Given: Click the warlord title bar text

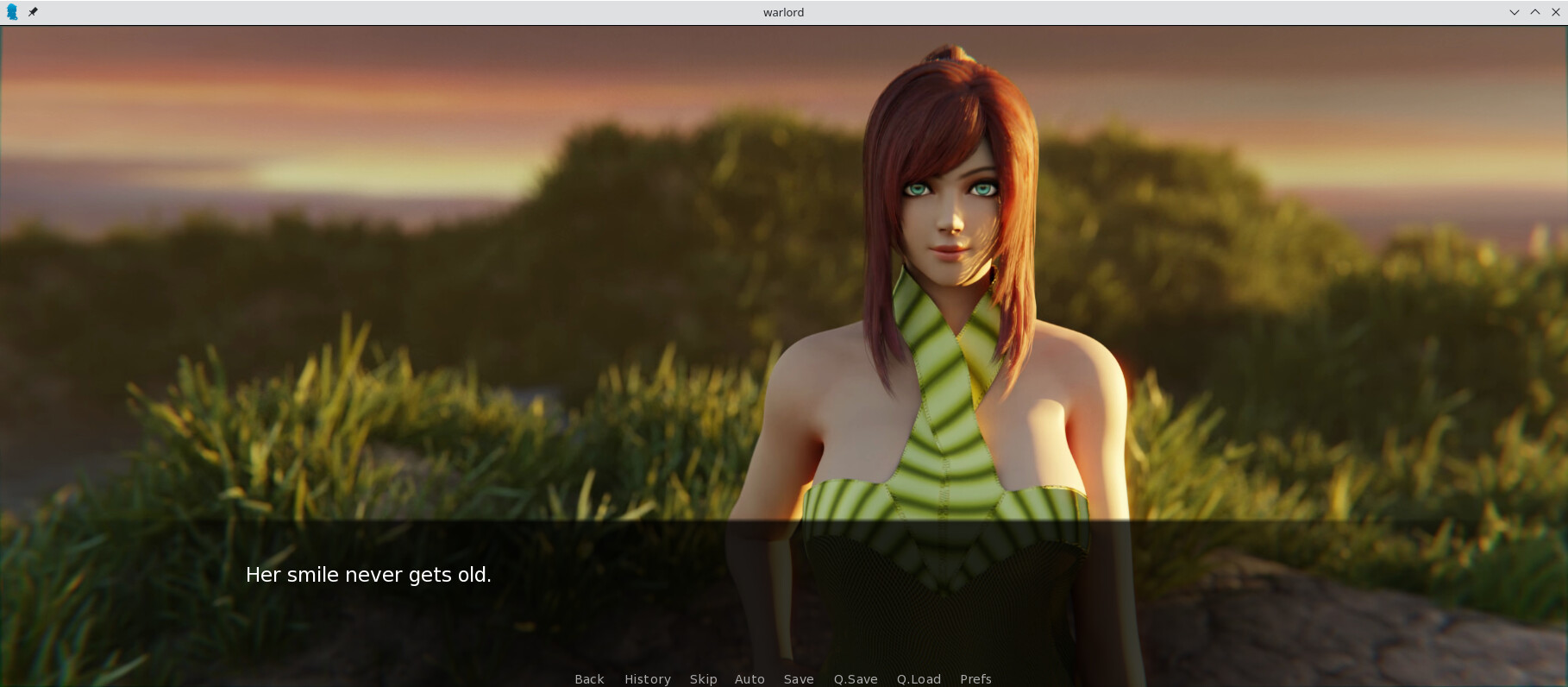Looking at the screenshot, I should pyautogui.click(x=783, y=12).
